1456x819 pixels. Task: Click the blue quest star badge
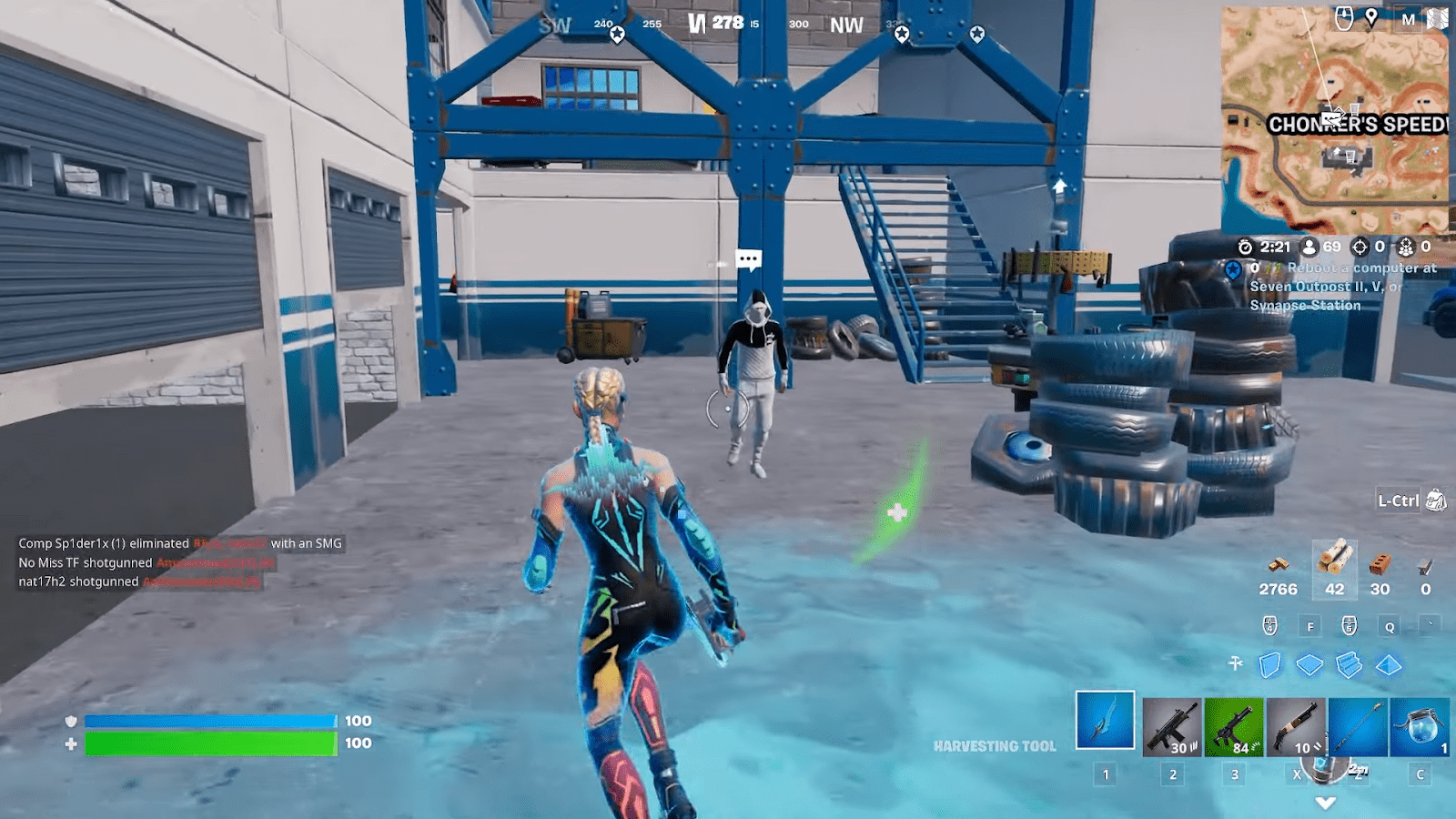(x=1231, y=268)
